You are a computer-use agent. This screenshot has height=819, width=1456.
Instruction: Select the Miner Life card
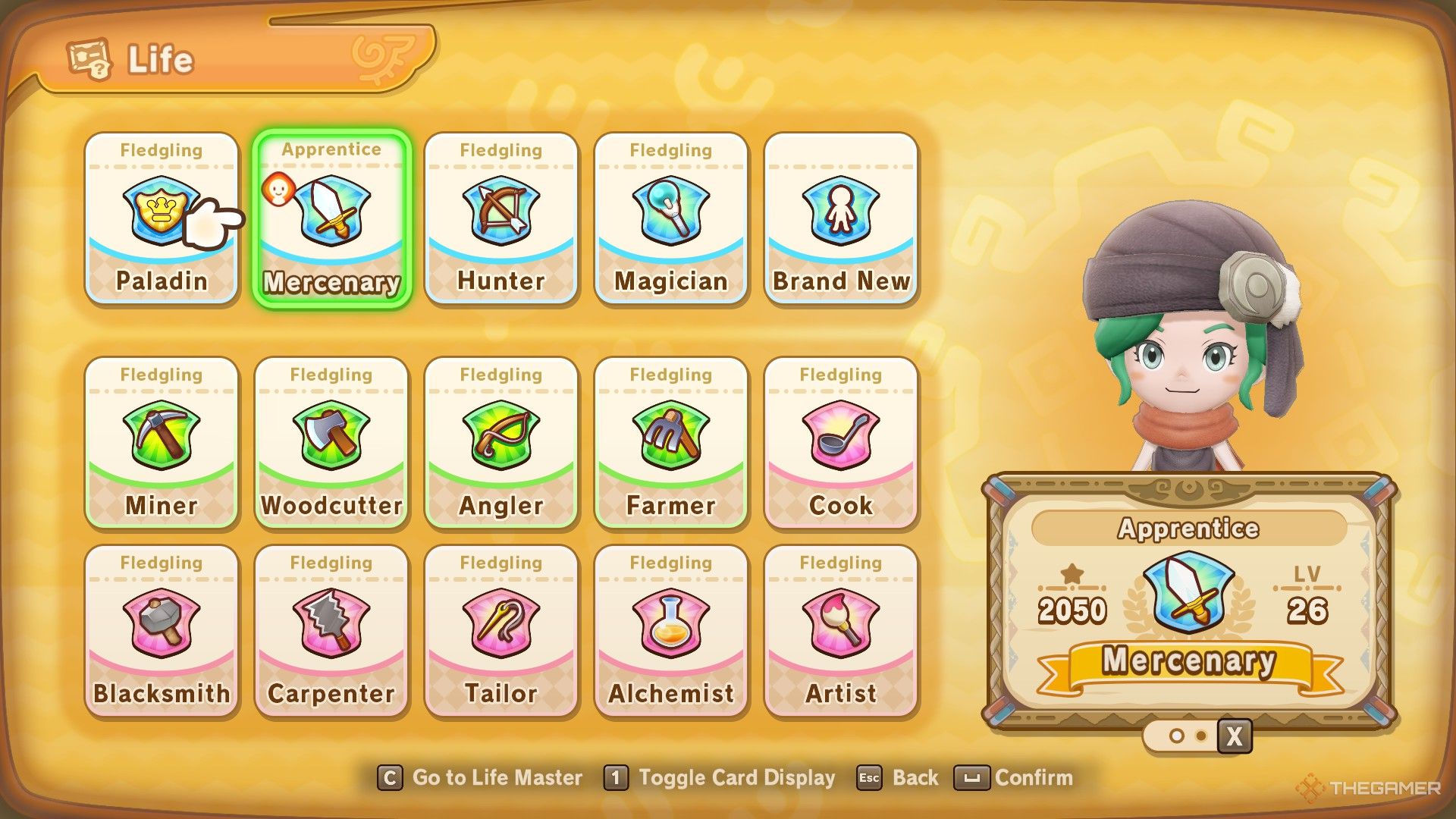[162, 443]
